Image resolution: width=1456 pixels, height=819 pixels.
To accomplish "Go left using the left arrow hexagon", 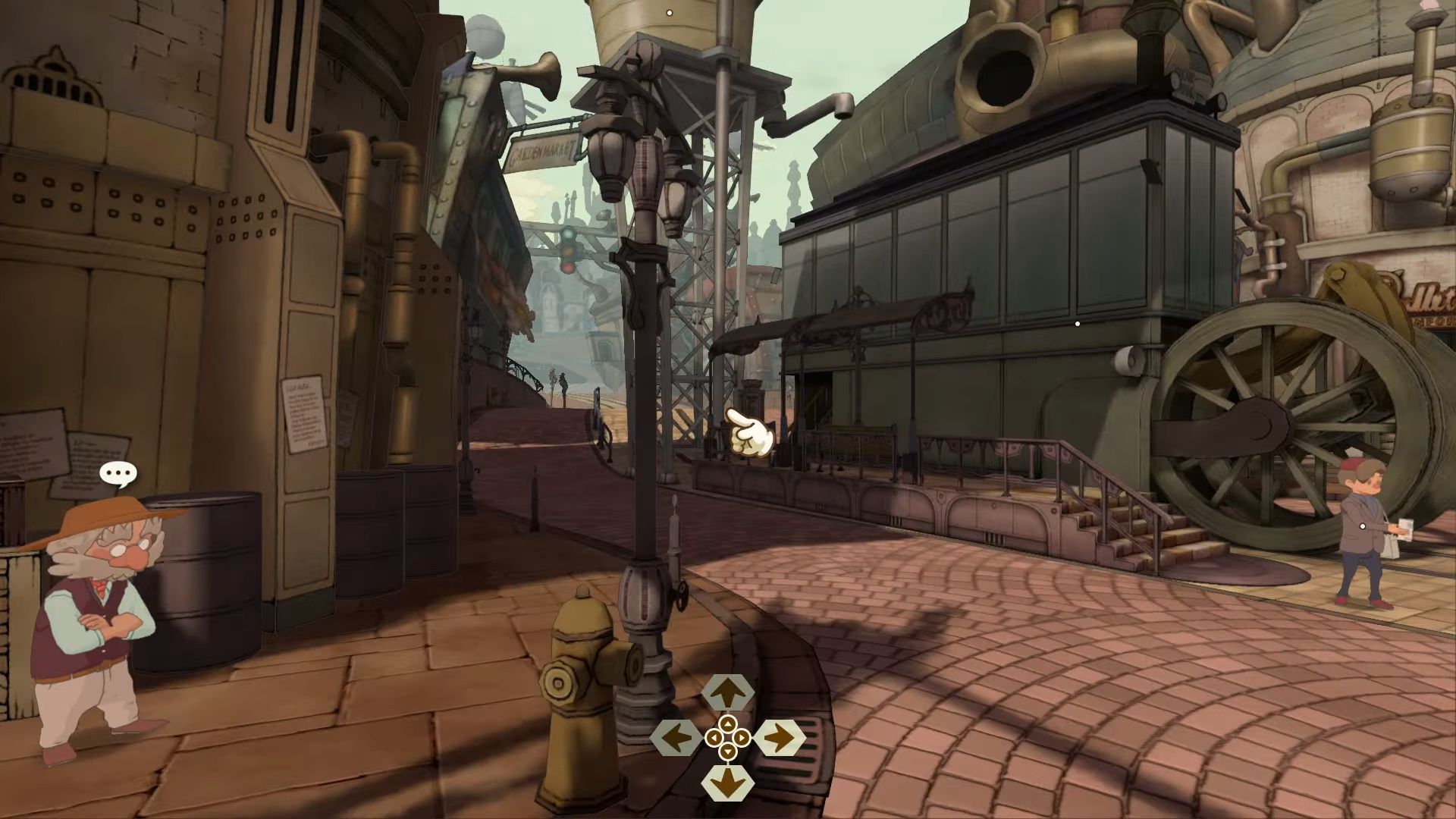I will point(676,736).
